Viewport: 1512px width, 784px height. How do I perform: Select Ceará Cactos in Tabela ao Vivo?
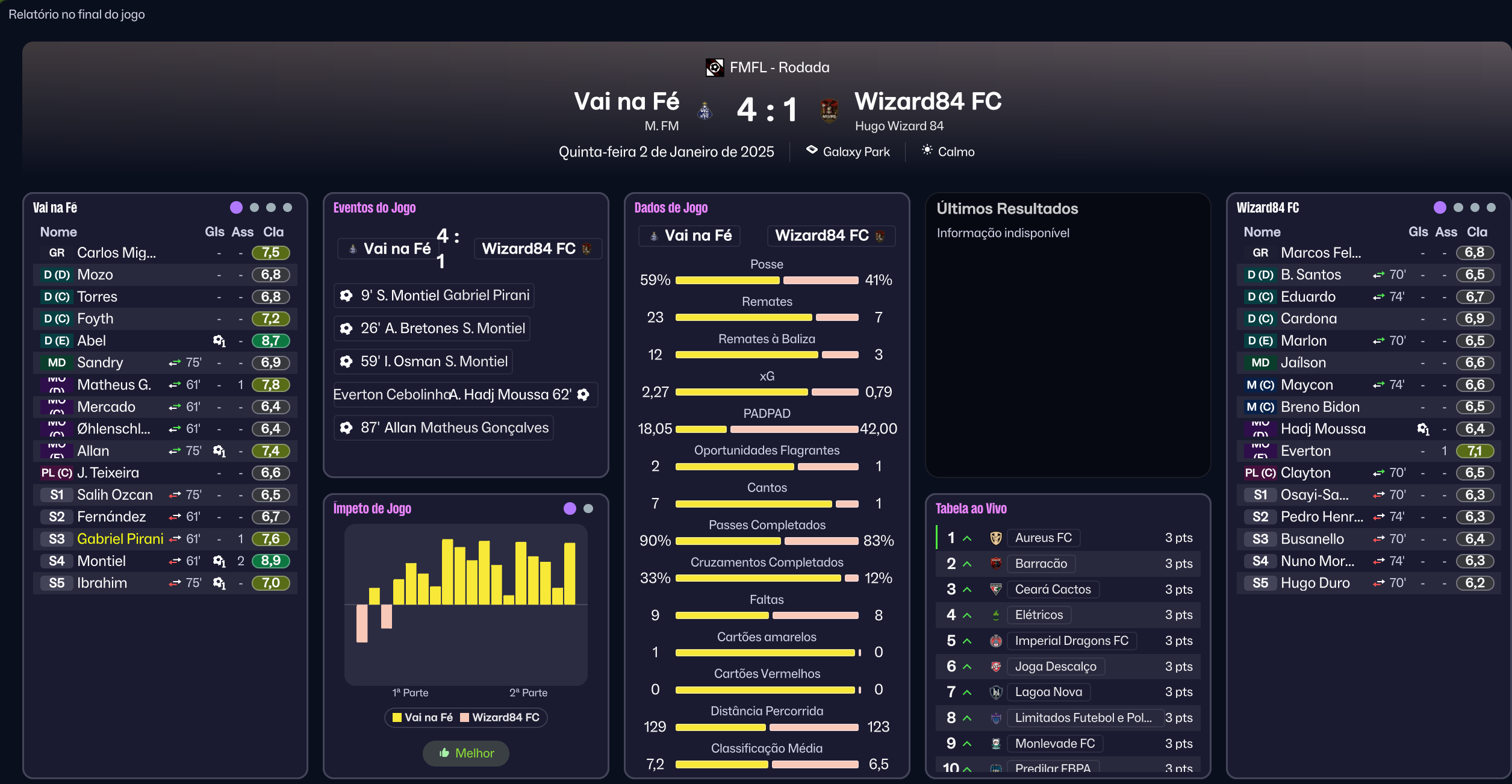click(x=1053, y=590)
